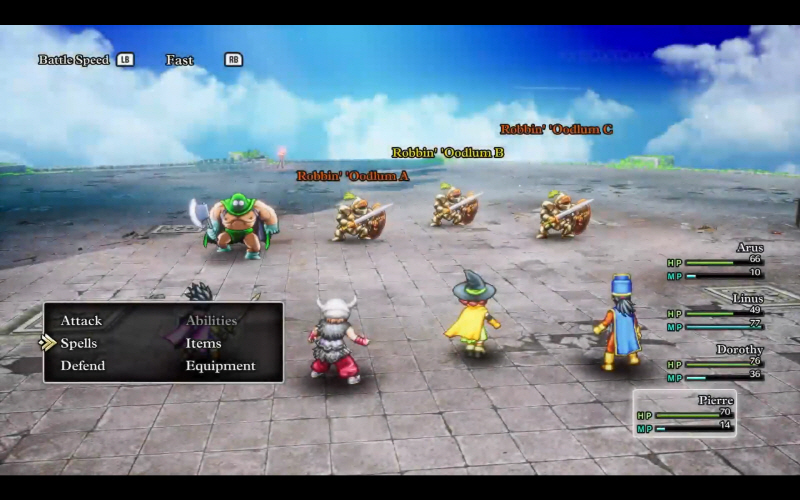Screen dimensions: 800x500
Task: Select Dorothy in the party list
Action: tap(716, 362)
